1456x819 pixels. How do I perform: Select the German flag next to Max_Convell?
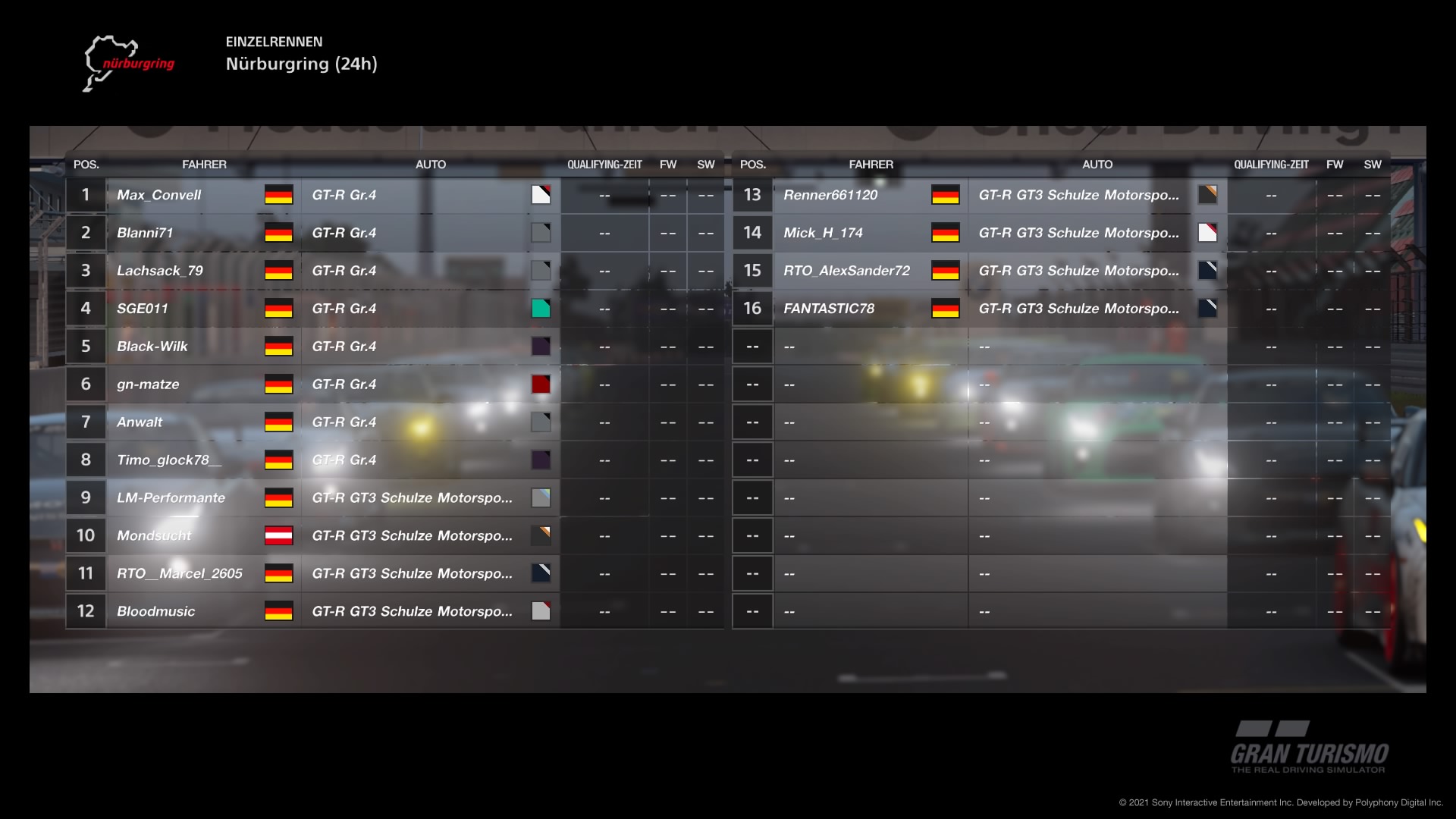click(x=278, y=195)
